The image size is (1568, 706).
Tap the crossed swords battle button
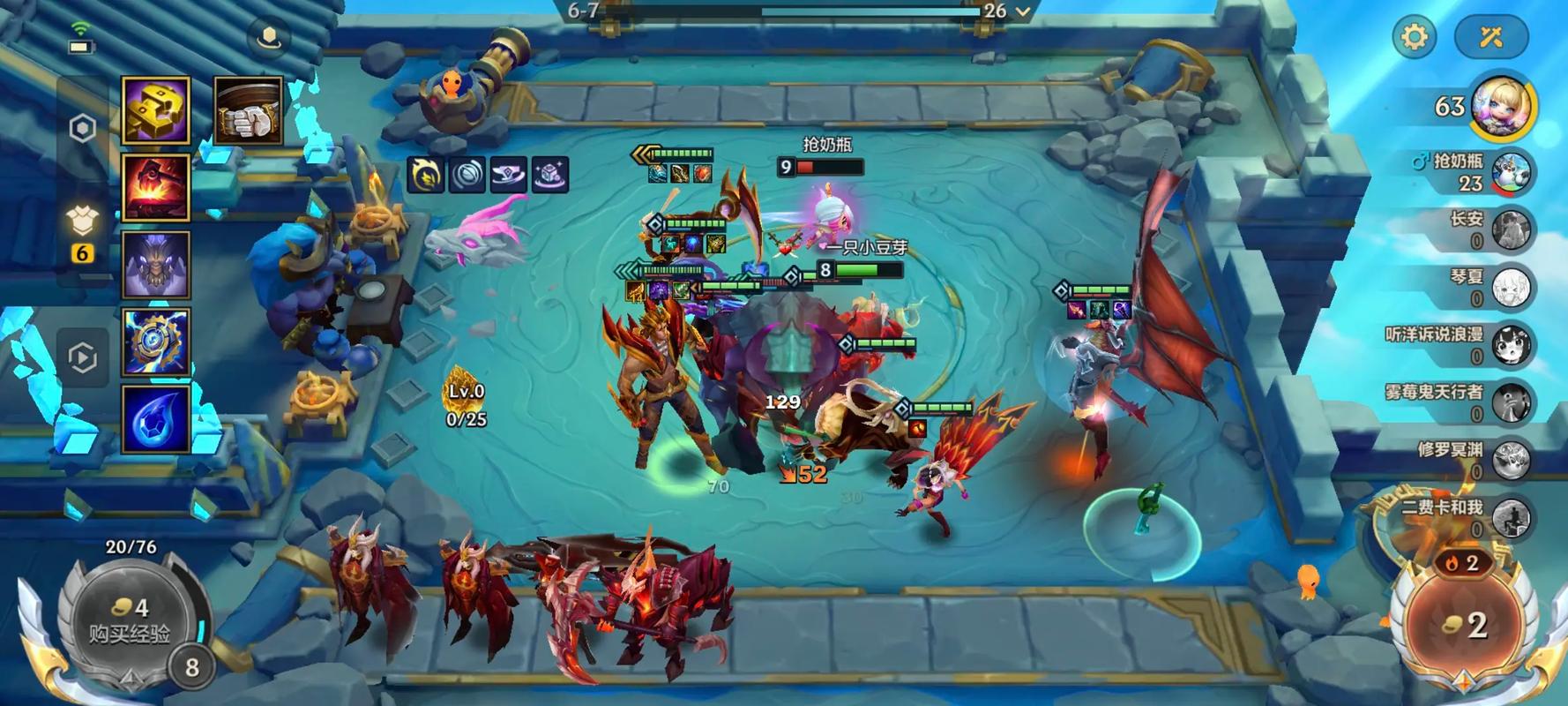click(1490, 37)
